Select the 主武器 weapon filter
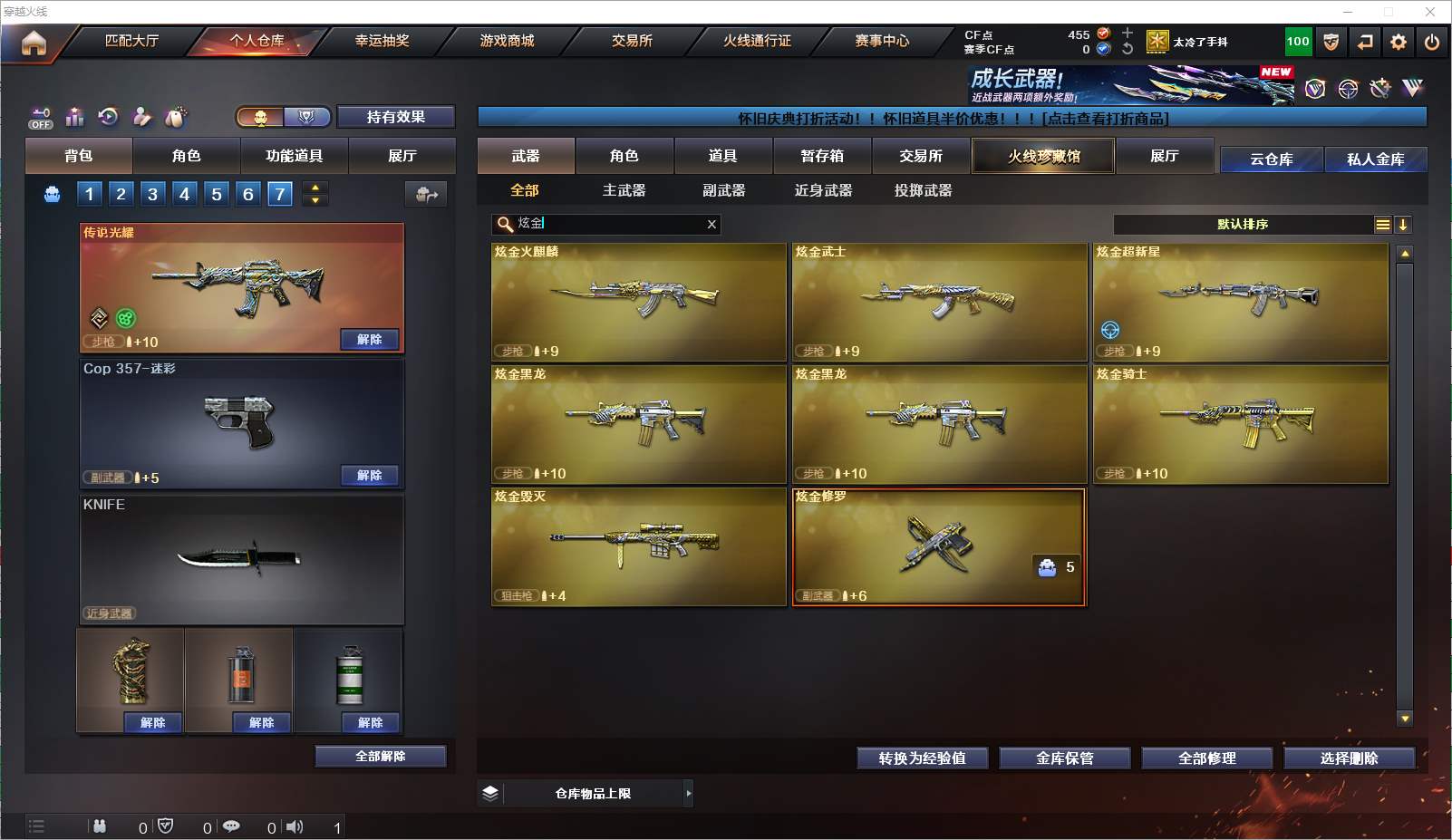 (x=624, y=190)
